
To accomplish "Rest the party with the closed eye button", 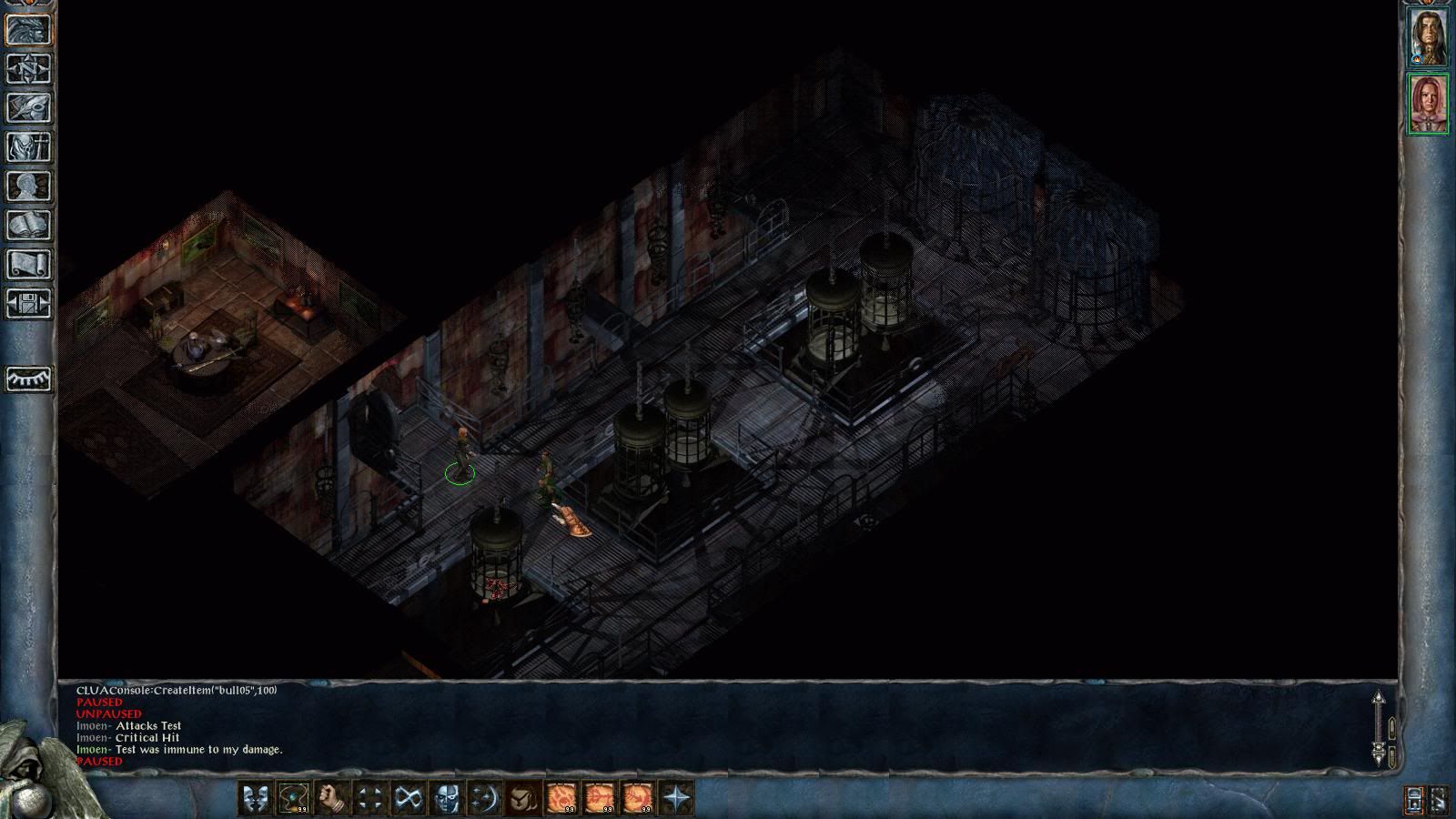I will [x=28, y=379].
